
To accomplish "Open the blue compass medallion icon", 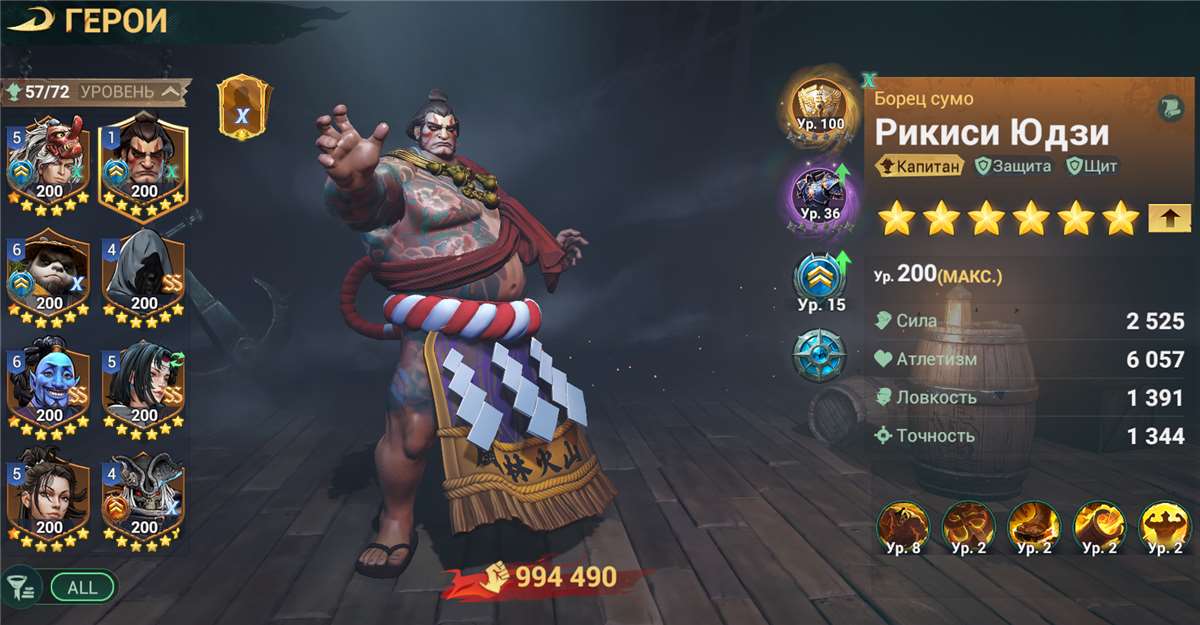I will [x=820, y=356].
